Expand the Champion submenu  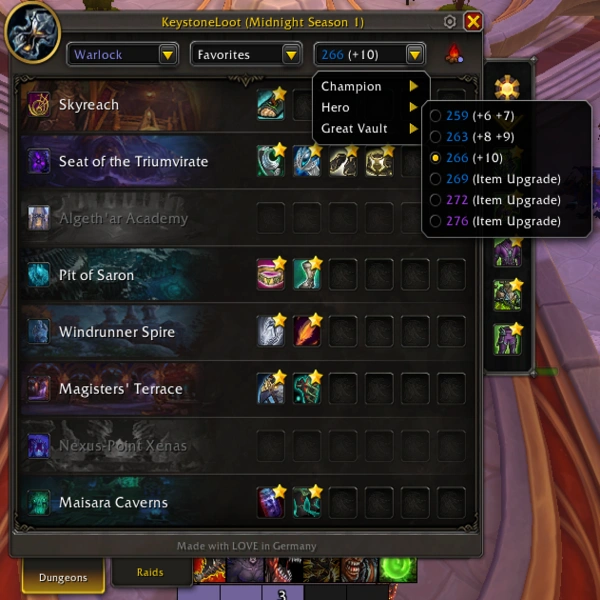pyautogui.click(x=370, y=86)
